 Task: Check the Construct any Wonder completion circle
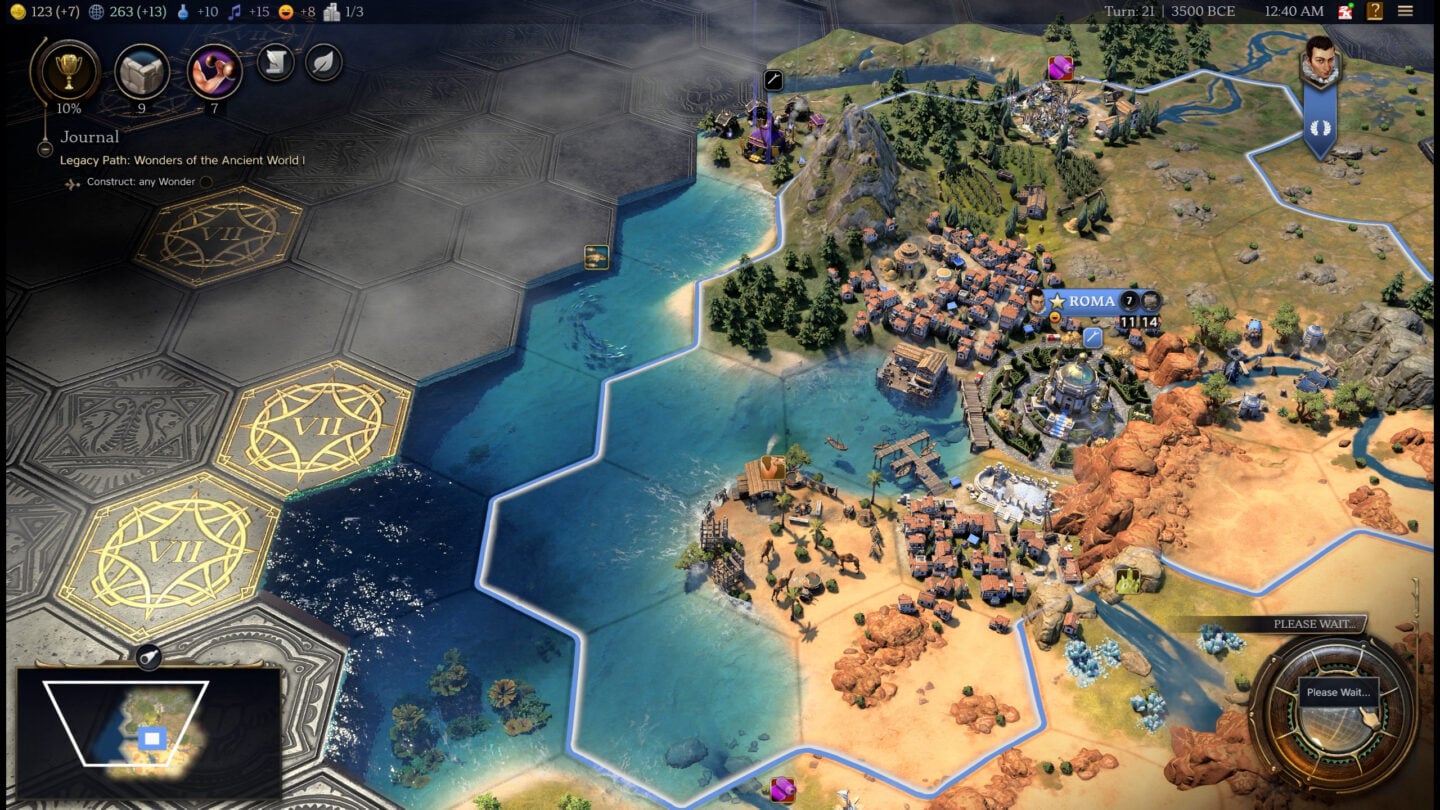[207, 181]
